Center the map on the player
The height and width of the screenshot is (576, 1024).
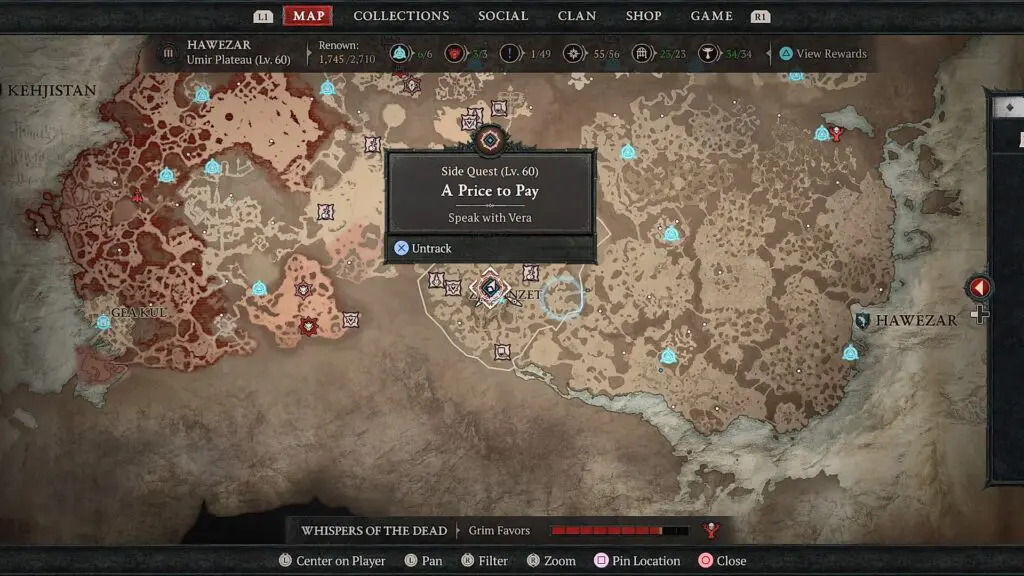click(x=332, y=561)
